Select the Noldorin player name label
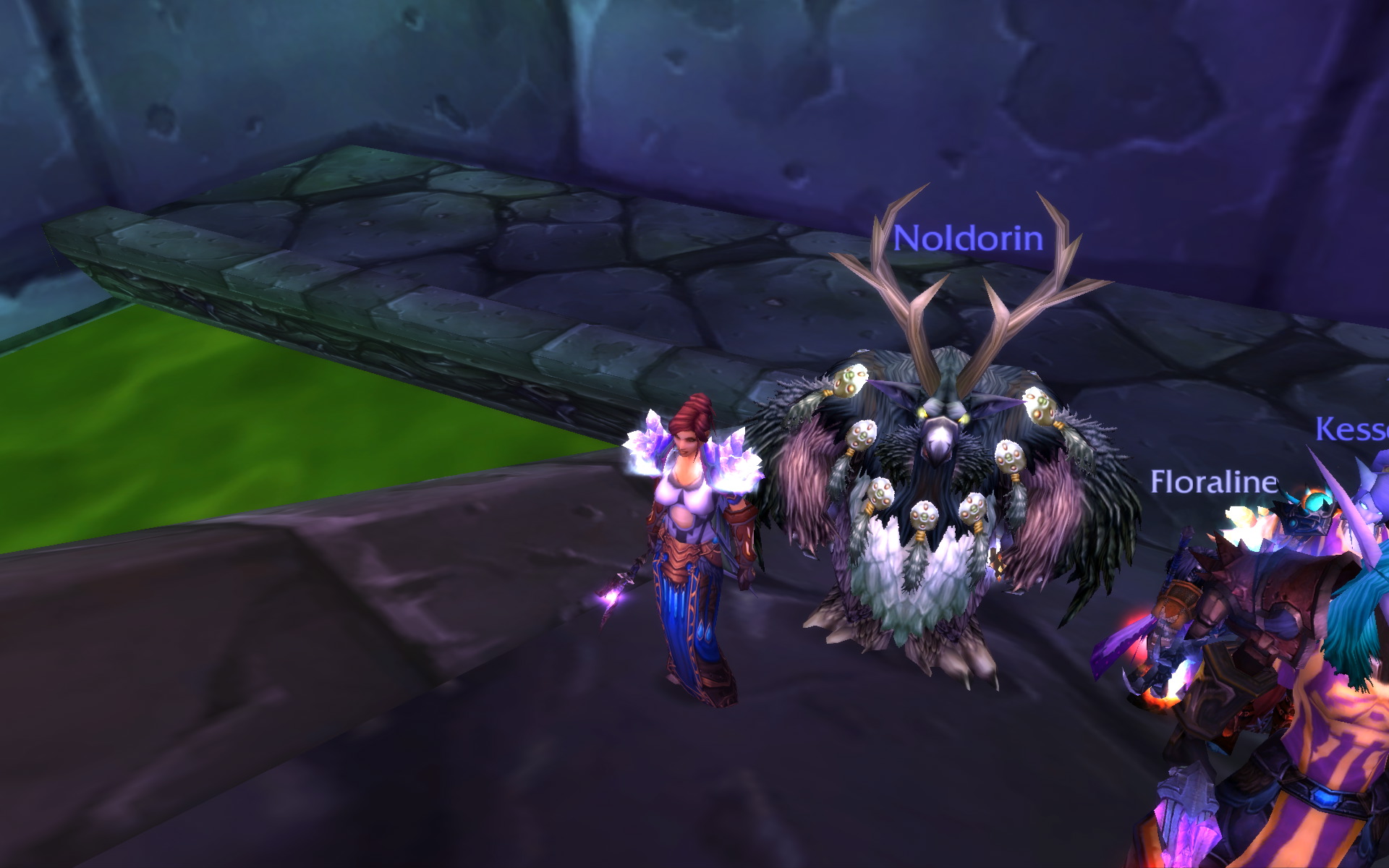This screenshot has height=868, width=1389. tap(968, 238)
